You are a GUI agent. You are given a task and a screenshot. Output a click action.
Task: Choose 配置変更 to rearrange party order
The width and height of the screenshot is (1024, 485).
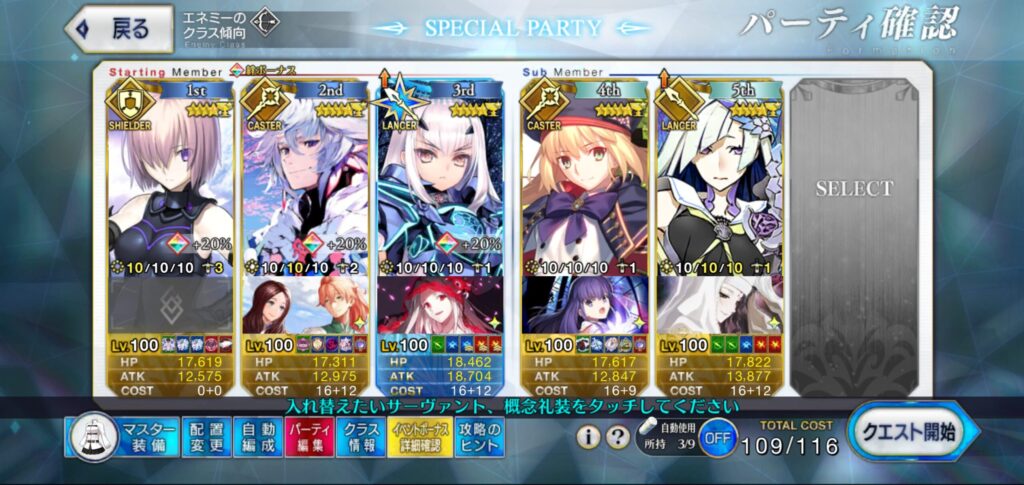(x=207, y=437)
